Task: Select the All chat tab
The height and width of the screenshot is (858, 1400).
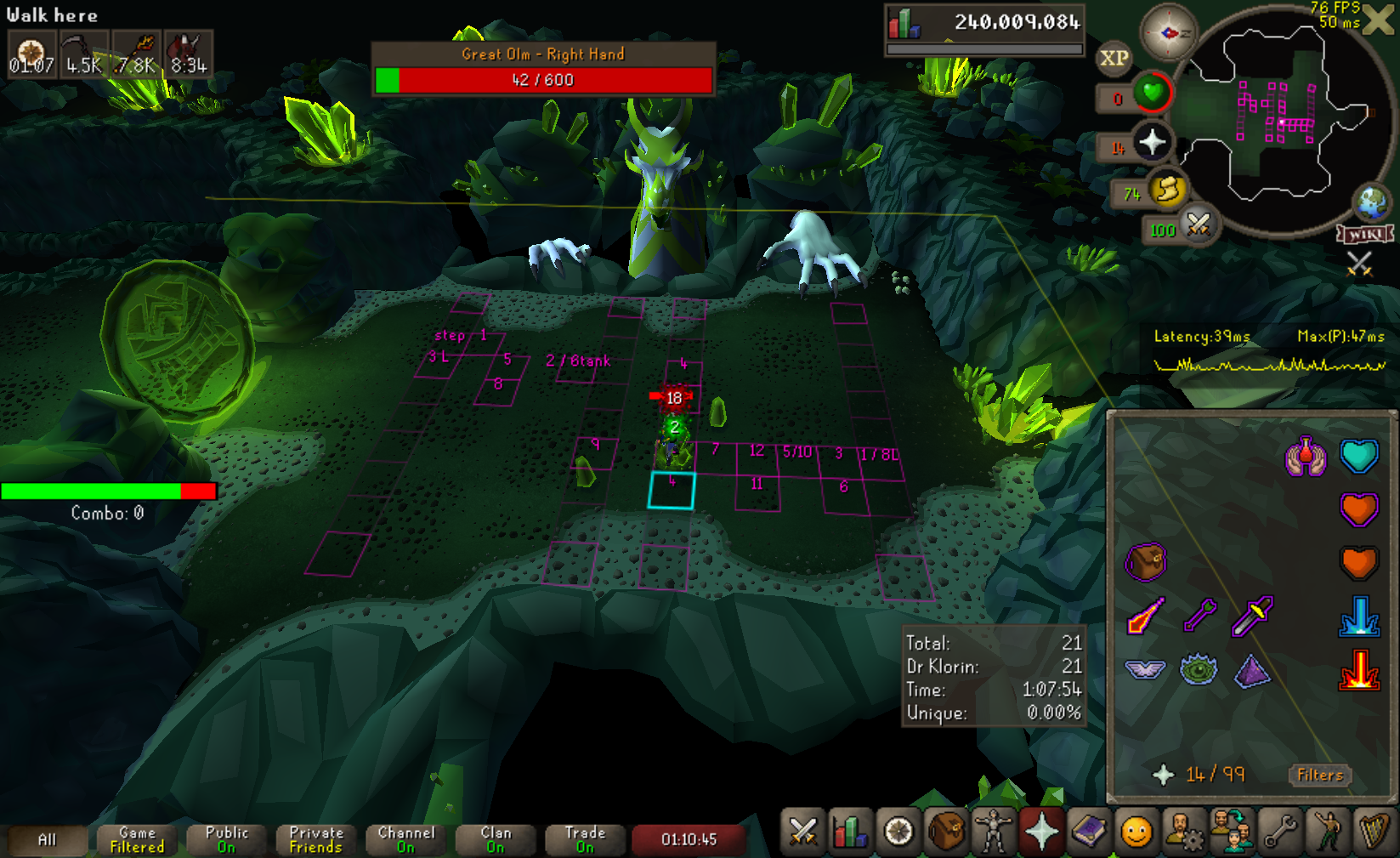Action: (x=47, y=839)
